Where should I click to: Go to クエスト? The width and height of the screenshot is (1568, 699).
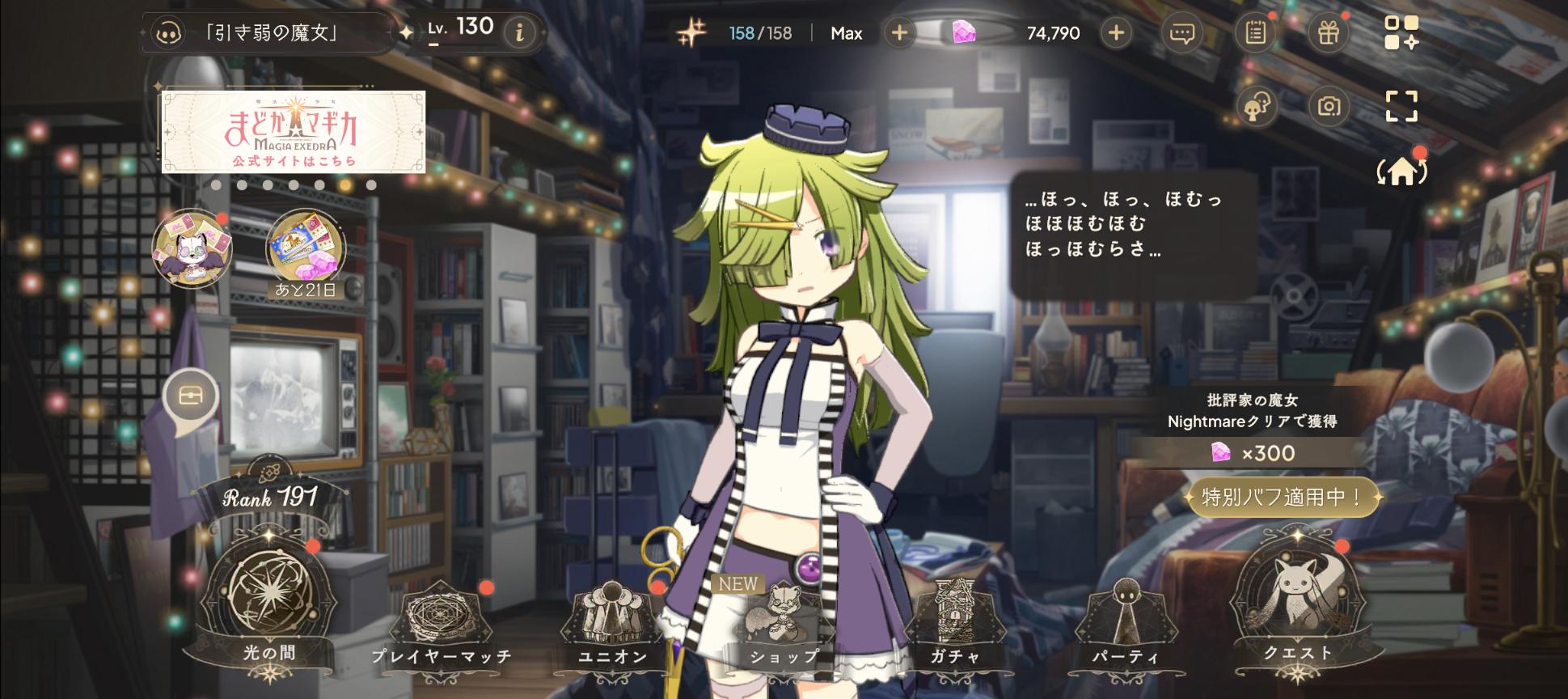pos(1297,603)
